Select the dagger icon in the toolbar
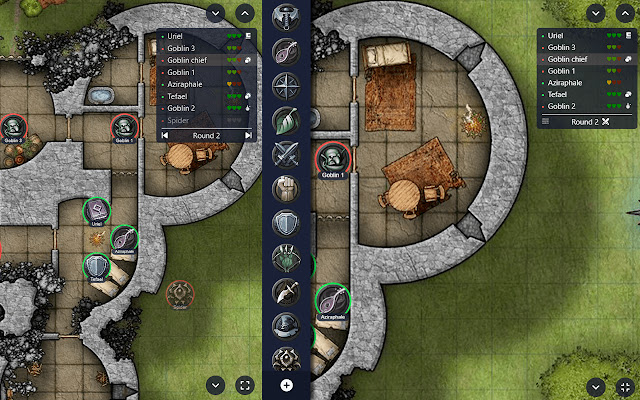Viewport: 640px width, 400px height. click(x=286, y=291)
